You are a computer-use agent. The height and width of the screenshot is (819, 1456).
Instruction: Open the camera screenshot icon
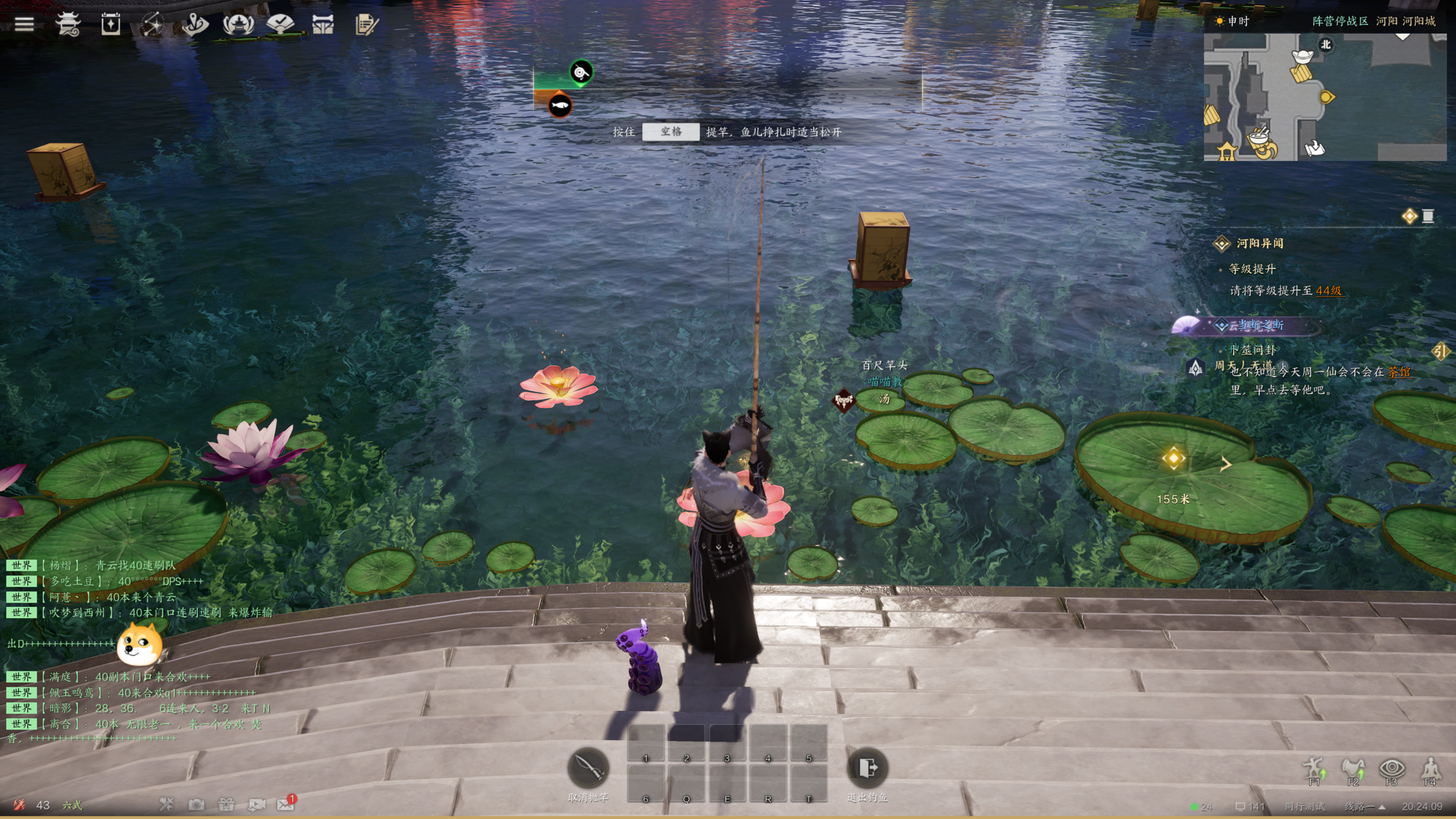coord(197,804)
